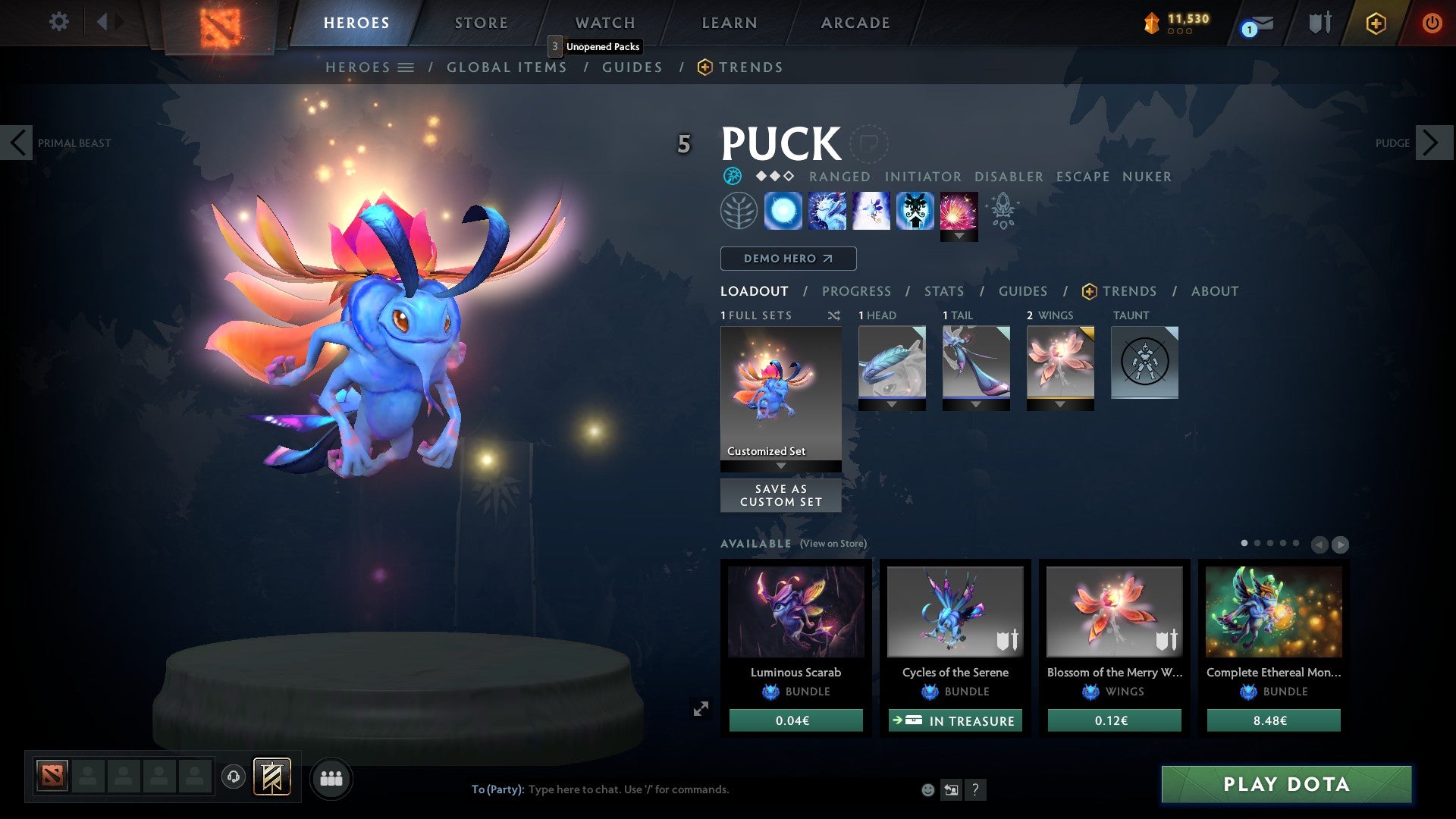Click SAVE AS CUSTOM SET

pos(780,495)
